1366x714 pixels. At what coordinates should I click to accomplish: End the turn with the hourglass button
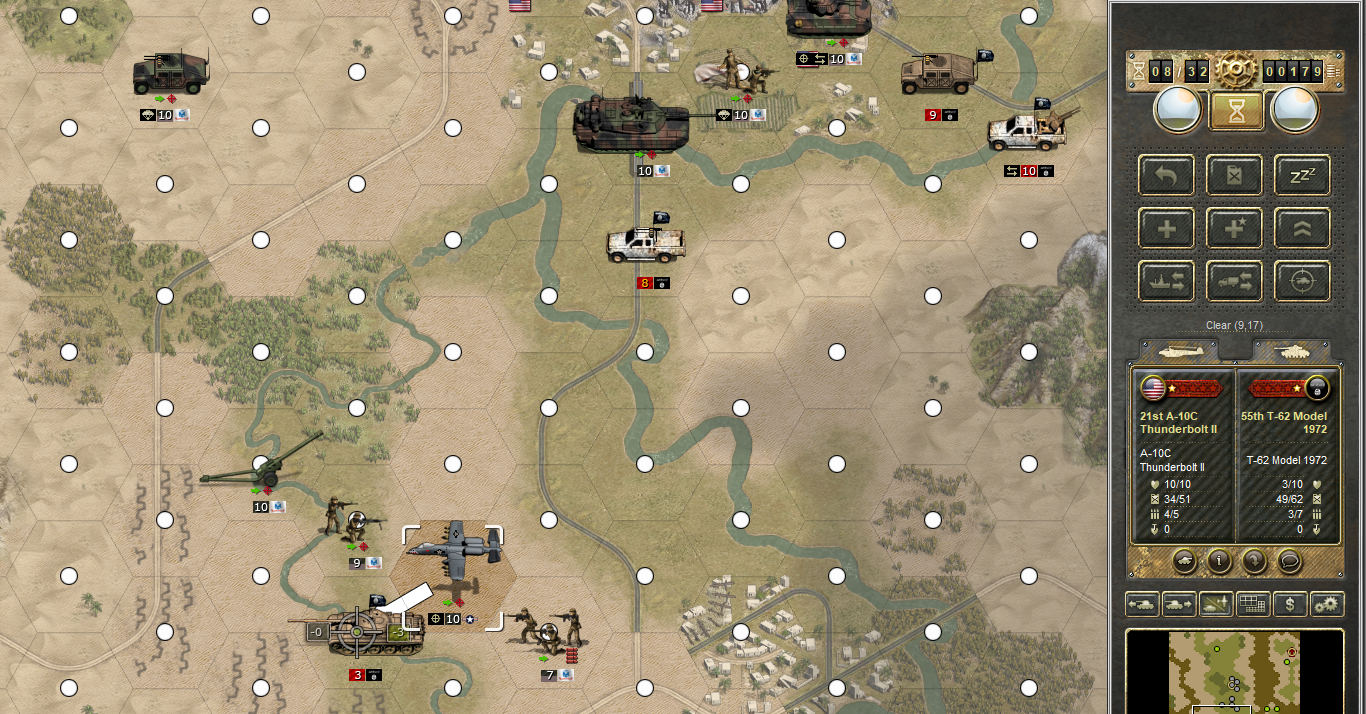[x=1235, y=110]
